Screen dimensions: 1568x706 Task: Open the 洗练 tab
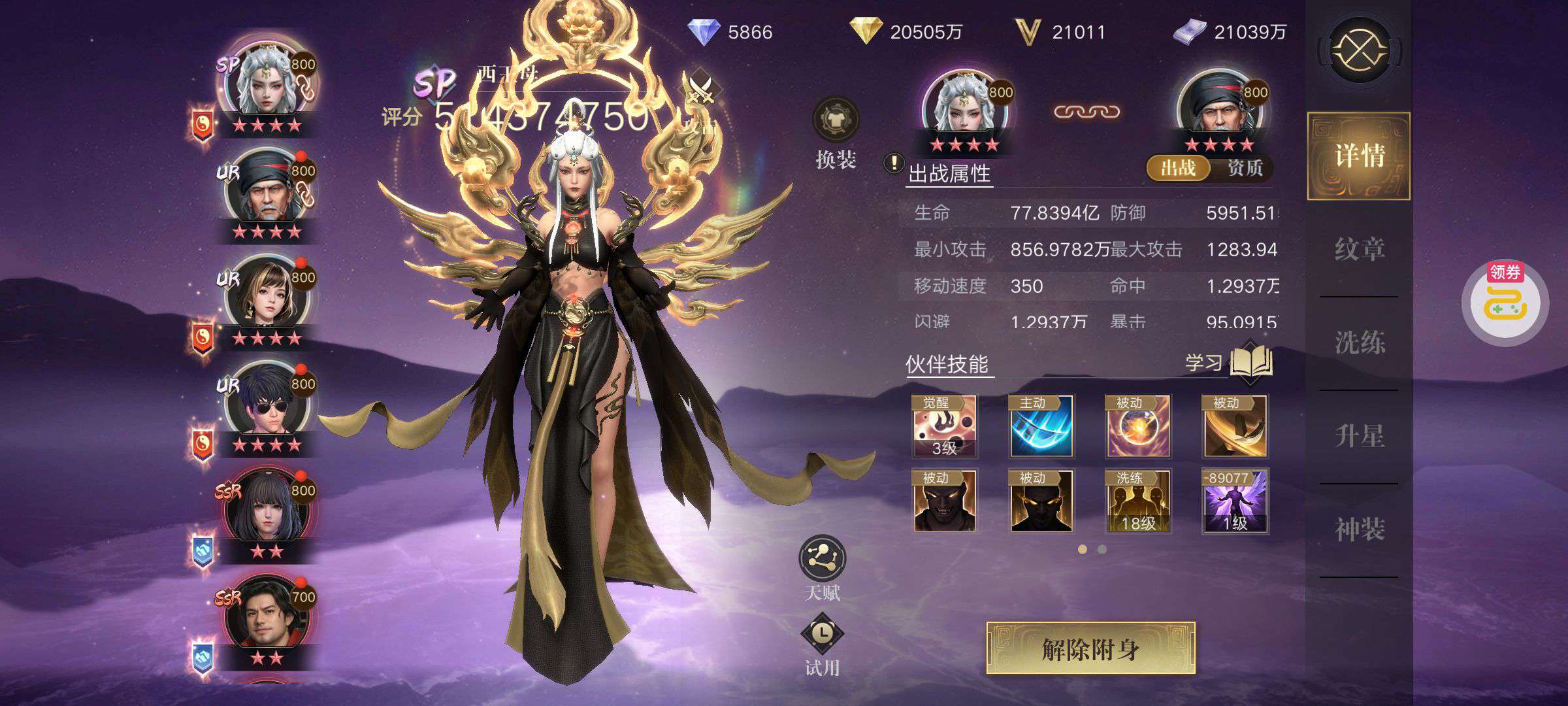(1359, 343)
